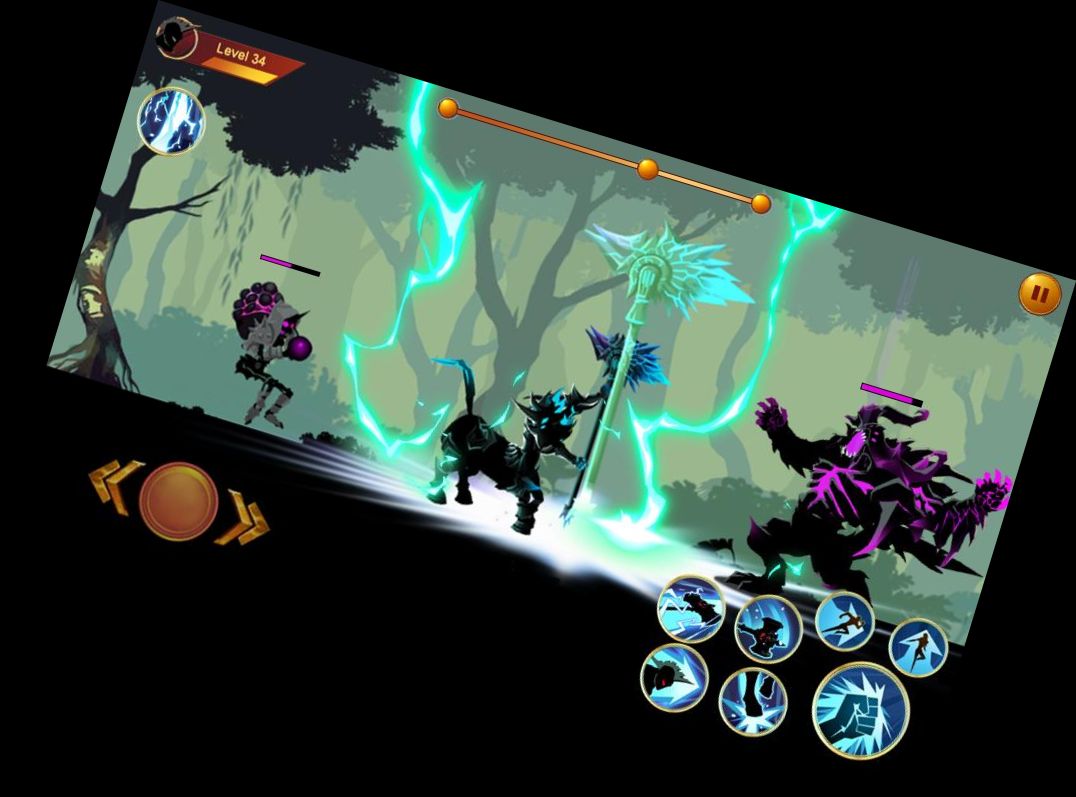Tap the round orange joystick button
This screenshot has height=797, width=1076.
(x=178, y=501)
